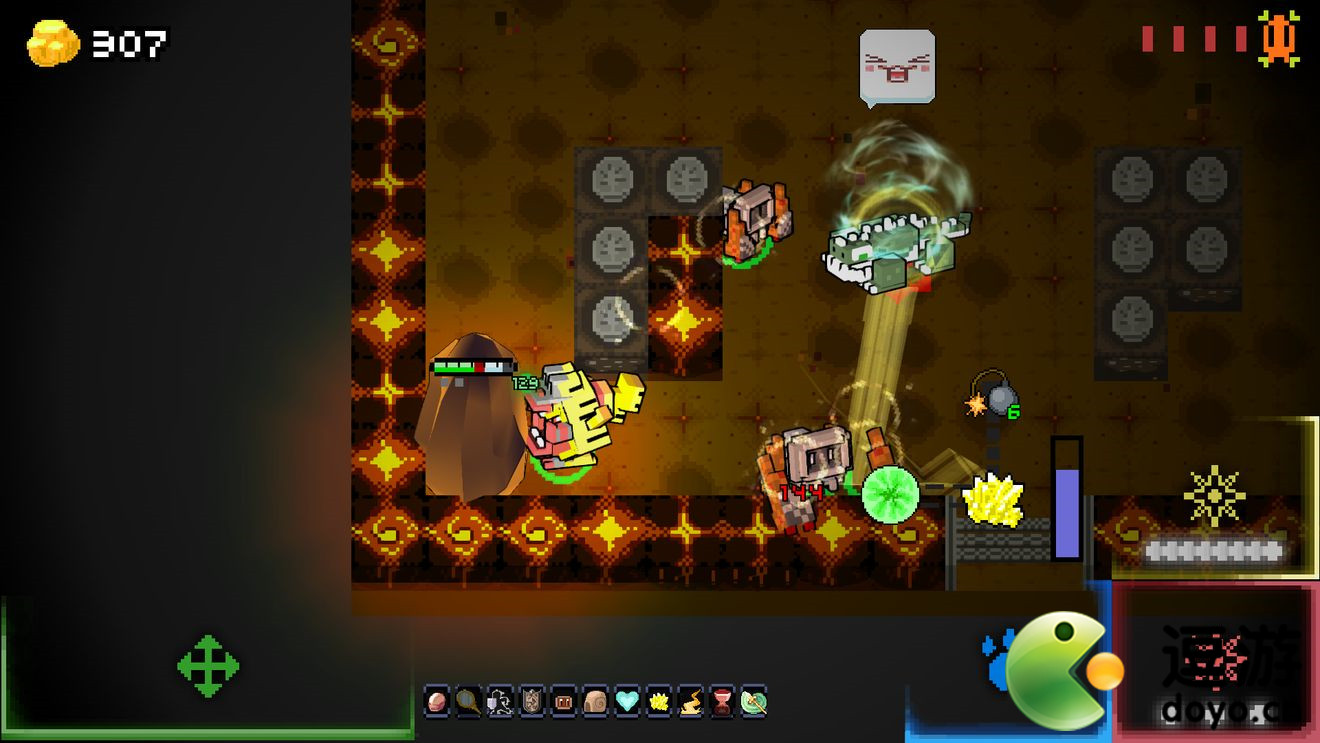Select the pink egg item slot

437,702
